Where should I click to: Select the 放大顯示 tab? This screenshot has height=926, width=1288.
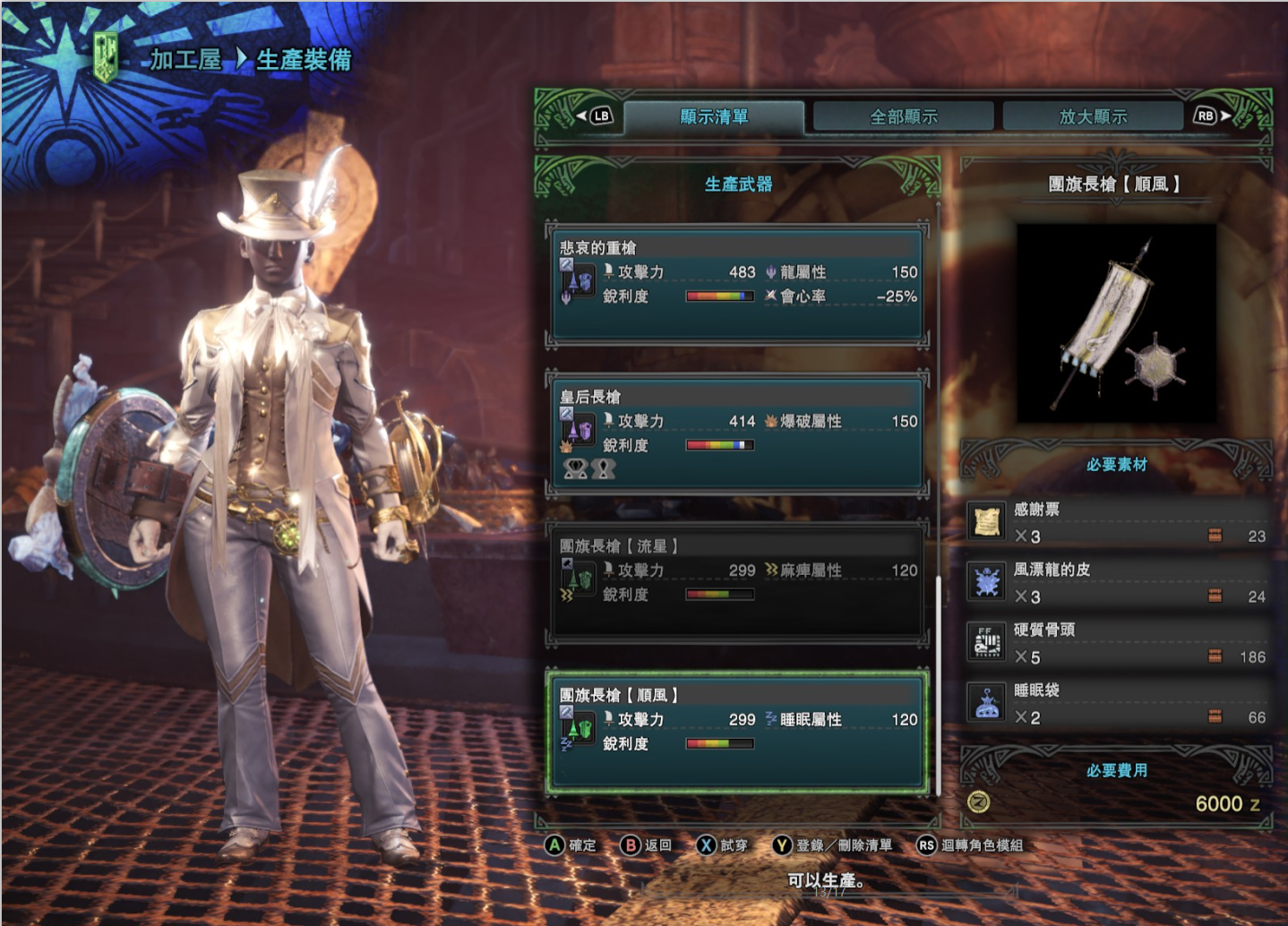coord(1093,116)
